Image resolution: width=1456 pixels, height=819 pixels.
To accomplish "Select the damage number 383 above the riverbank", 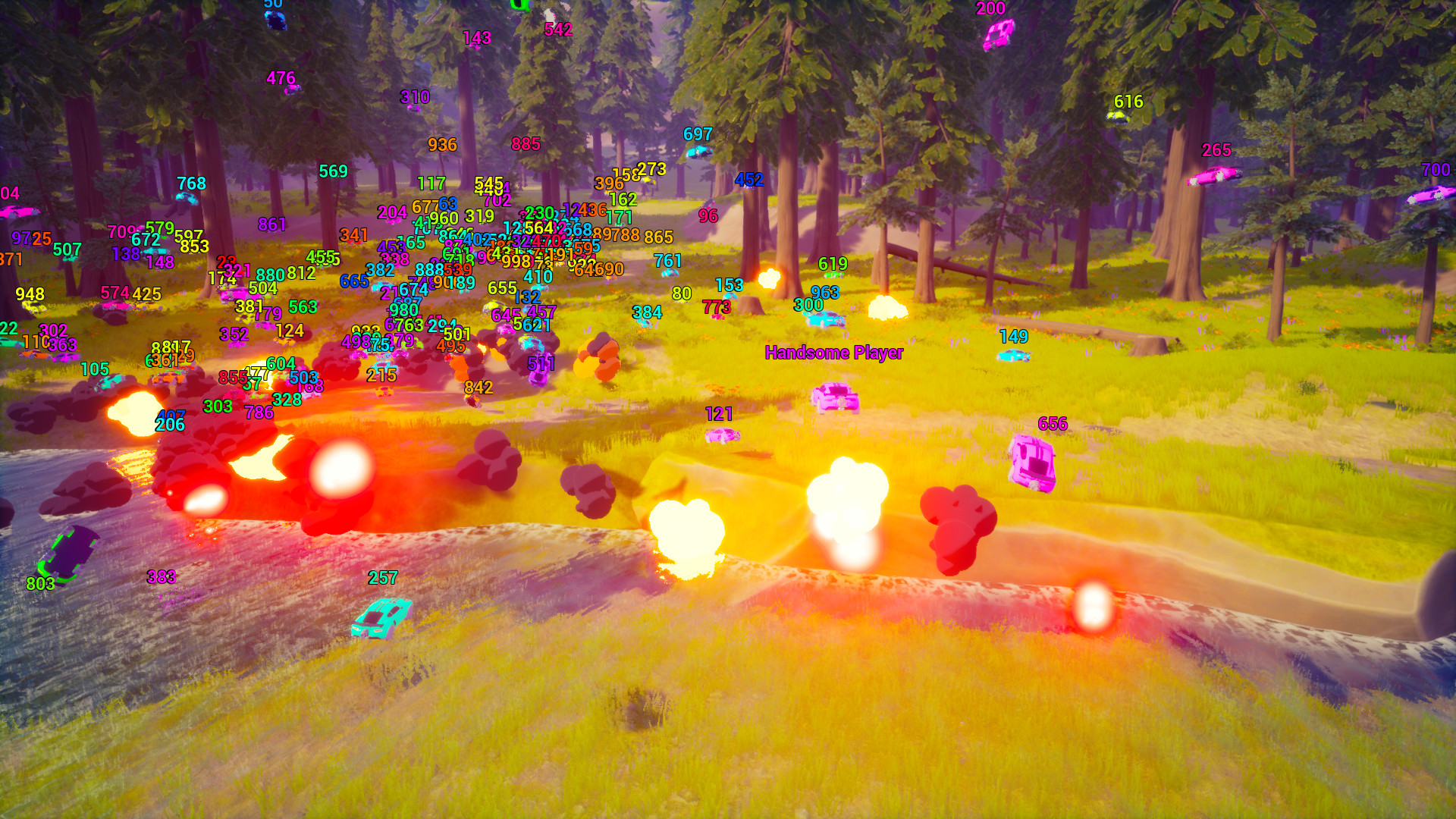I will pos(161,576).
